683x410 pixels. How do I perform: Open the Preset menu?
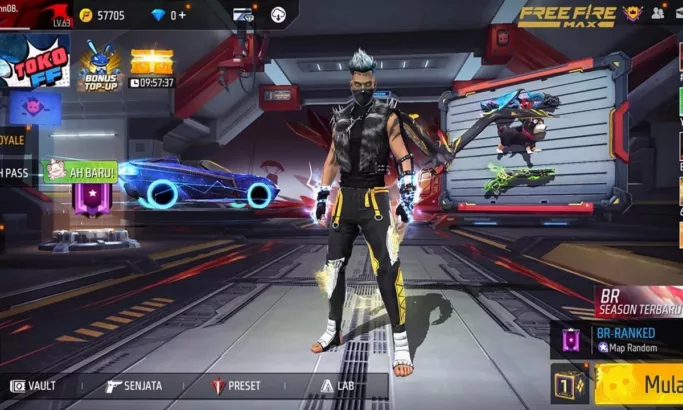tap(236, 386)
